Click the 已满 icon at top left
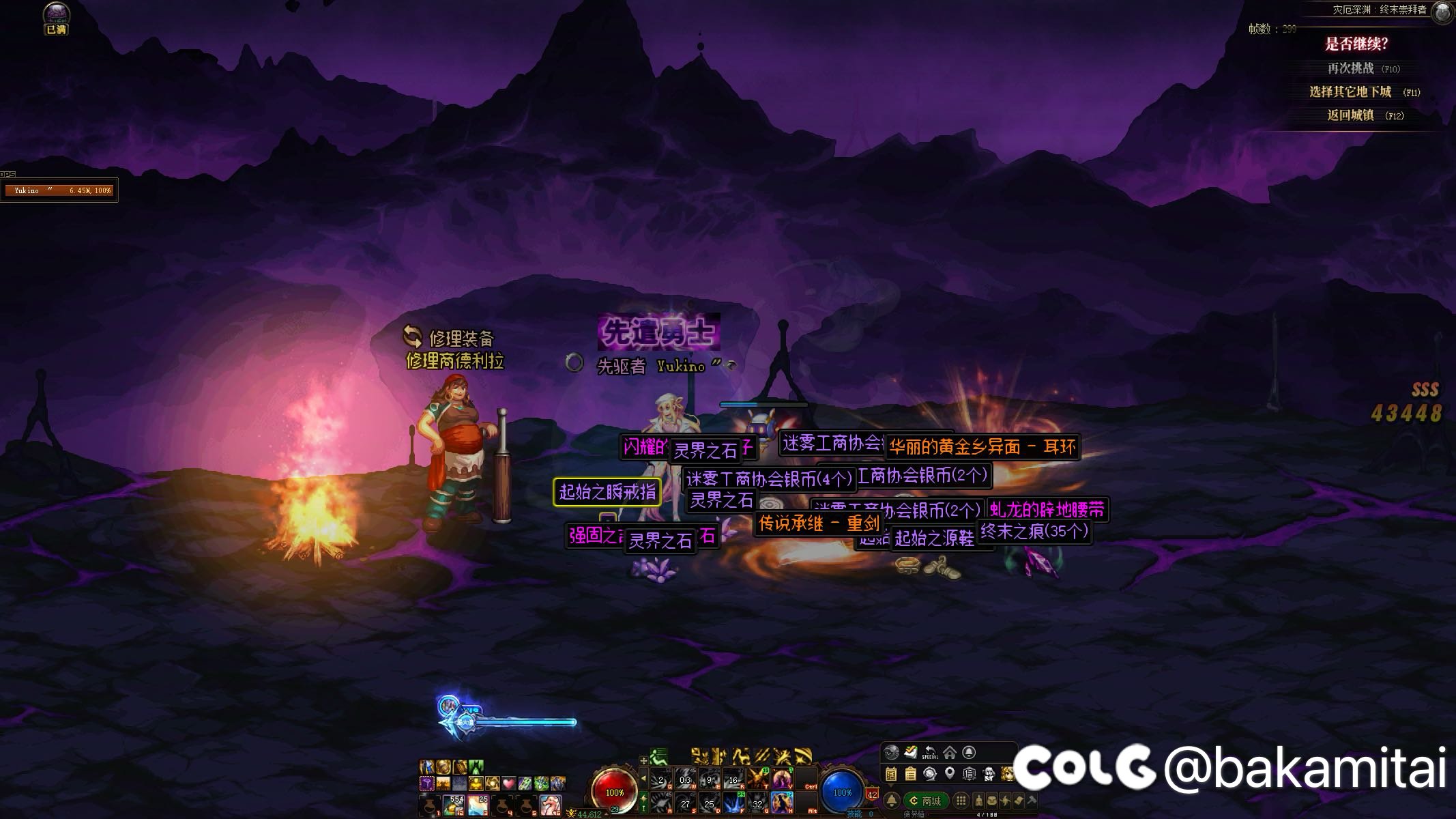This screenshot has width=1456, height=819. point(56,18)
